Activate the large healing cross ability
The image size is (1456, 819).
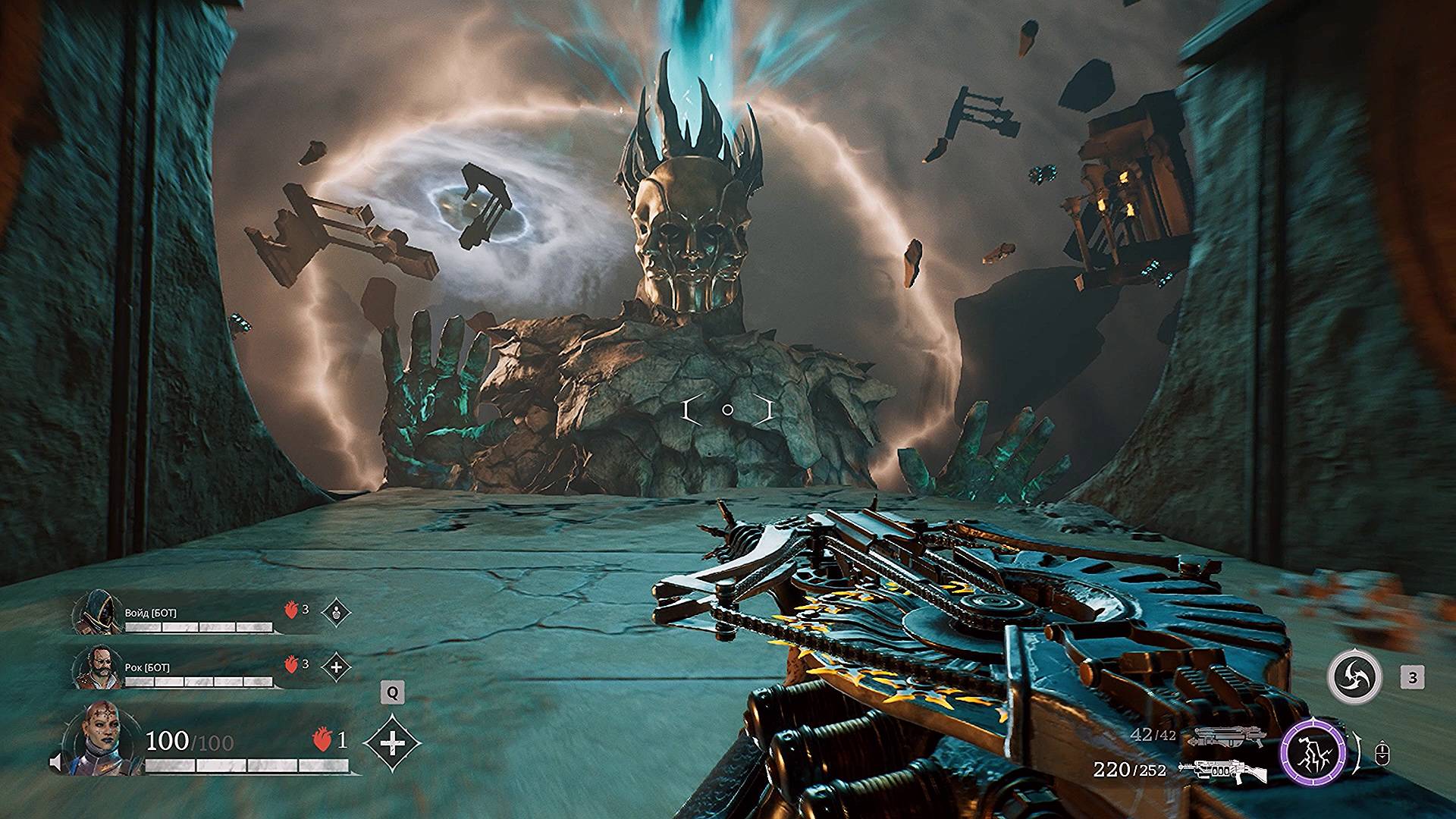tap(392, 743)
